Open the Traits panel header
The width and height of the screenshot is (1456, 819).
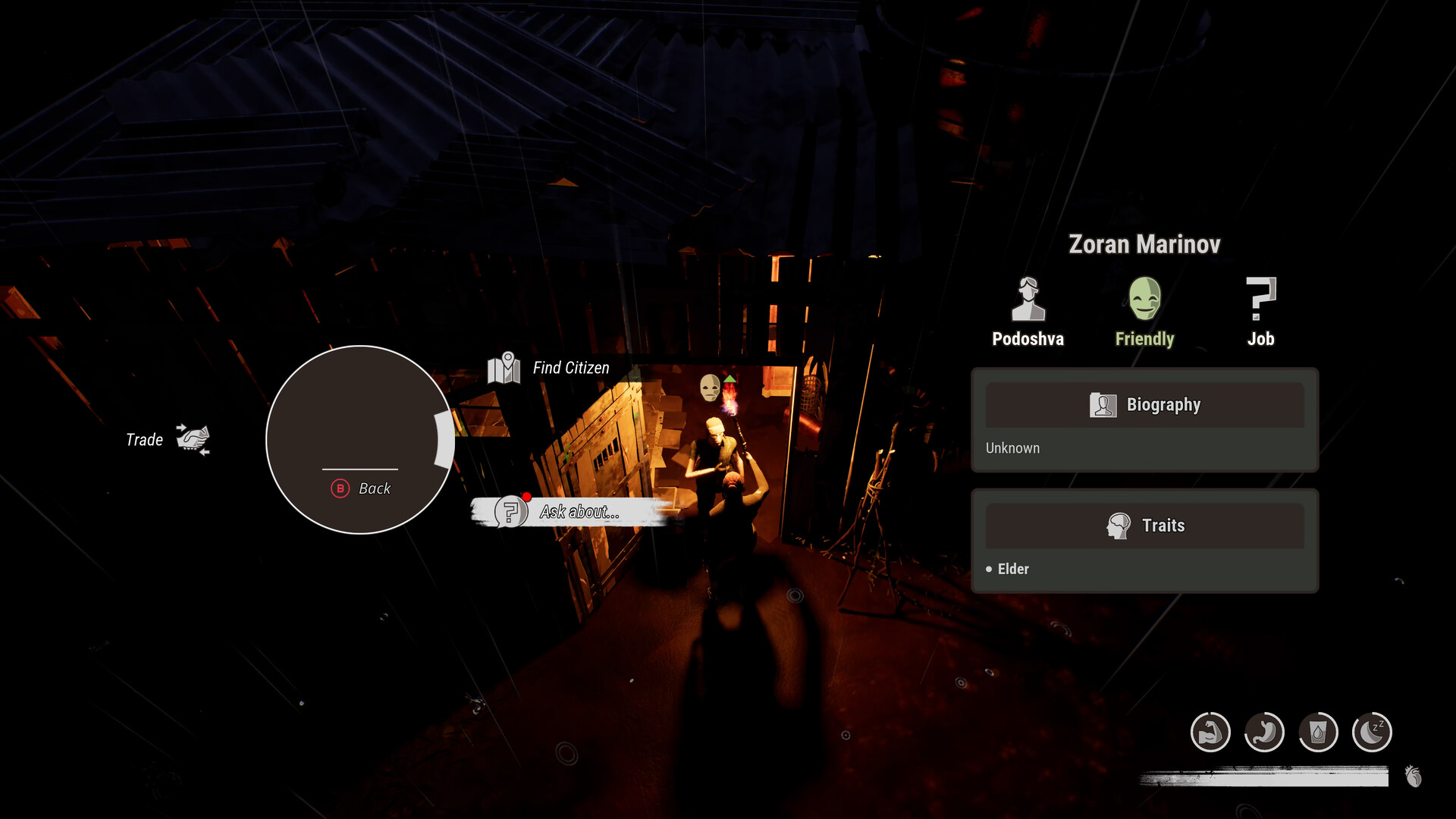pyautogui.click(x=1144, y=526)
